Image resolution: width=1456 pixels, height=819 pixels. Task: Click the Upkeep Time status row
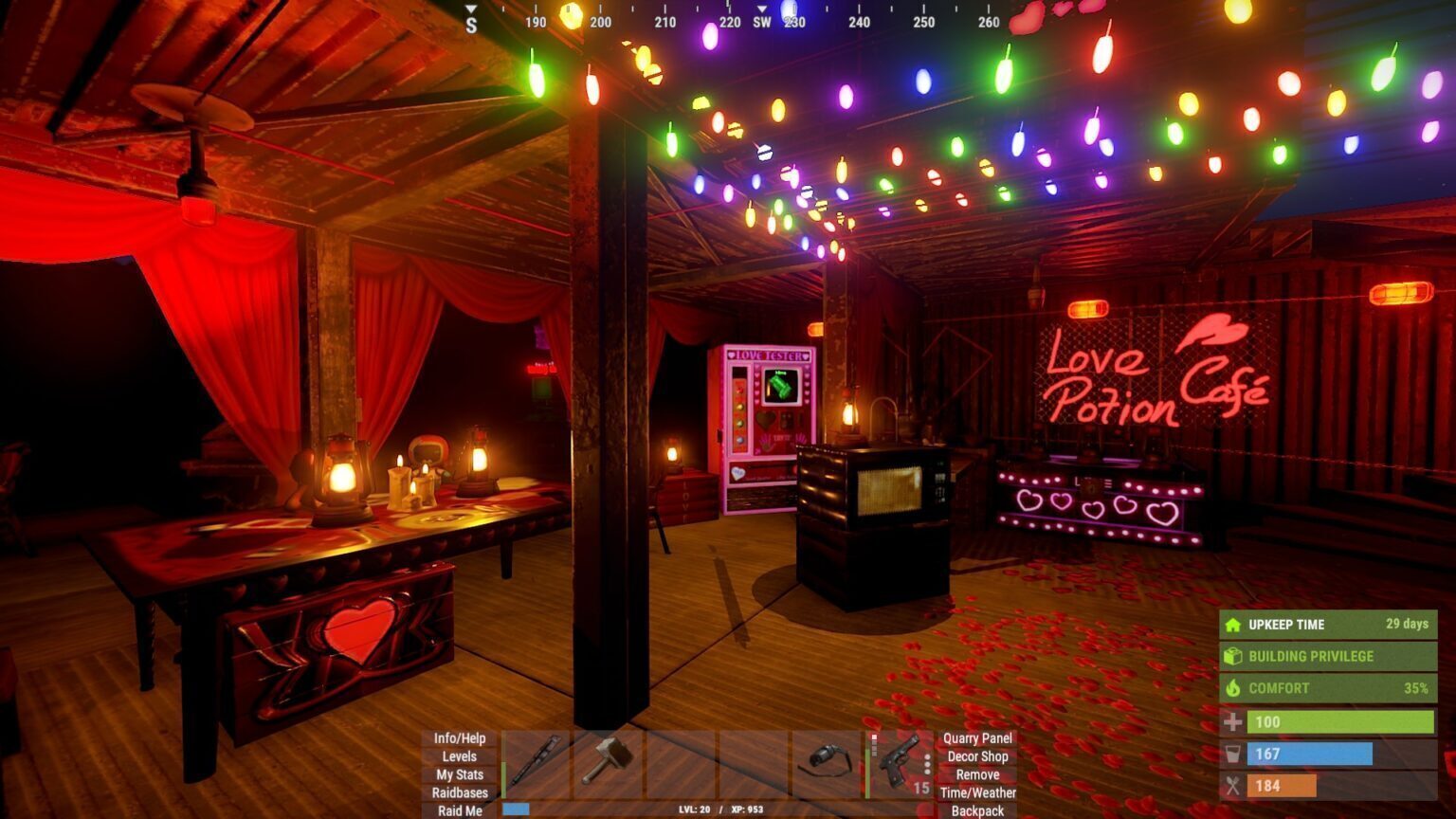pos(1327,625)
